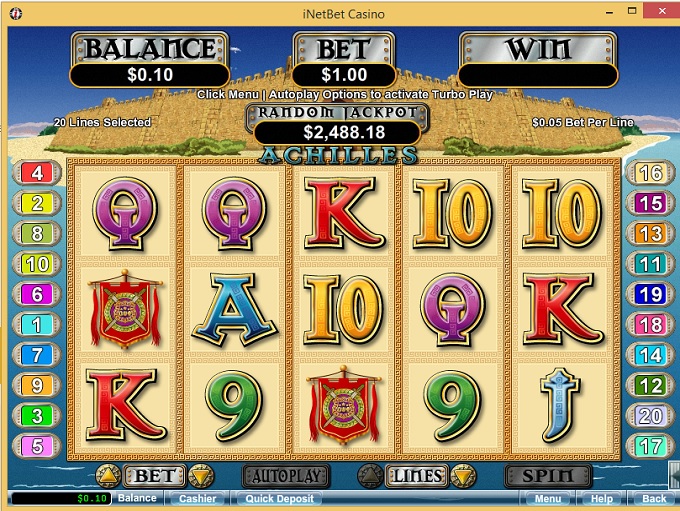680x511 pixels.
Task: Increase the bet with the up arrow
Action: 107,475
